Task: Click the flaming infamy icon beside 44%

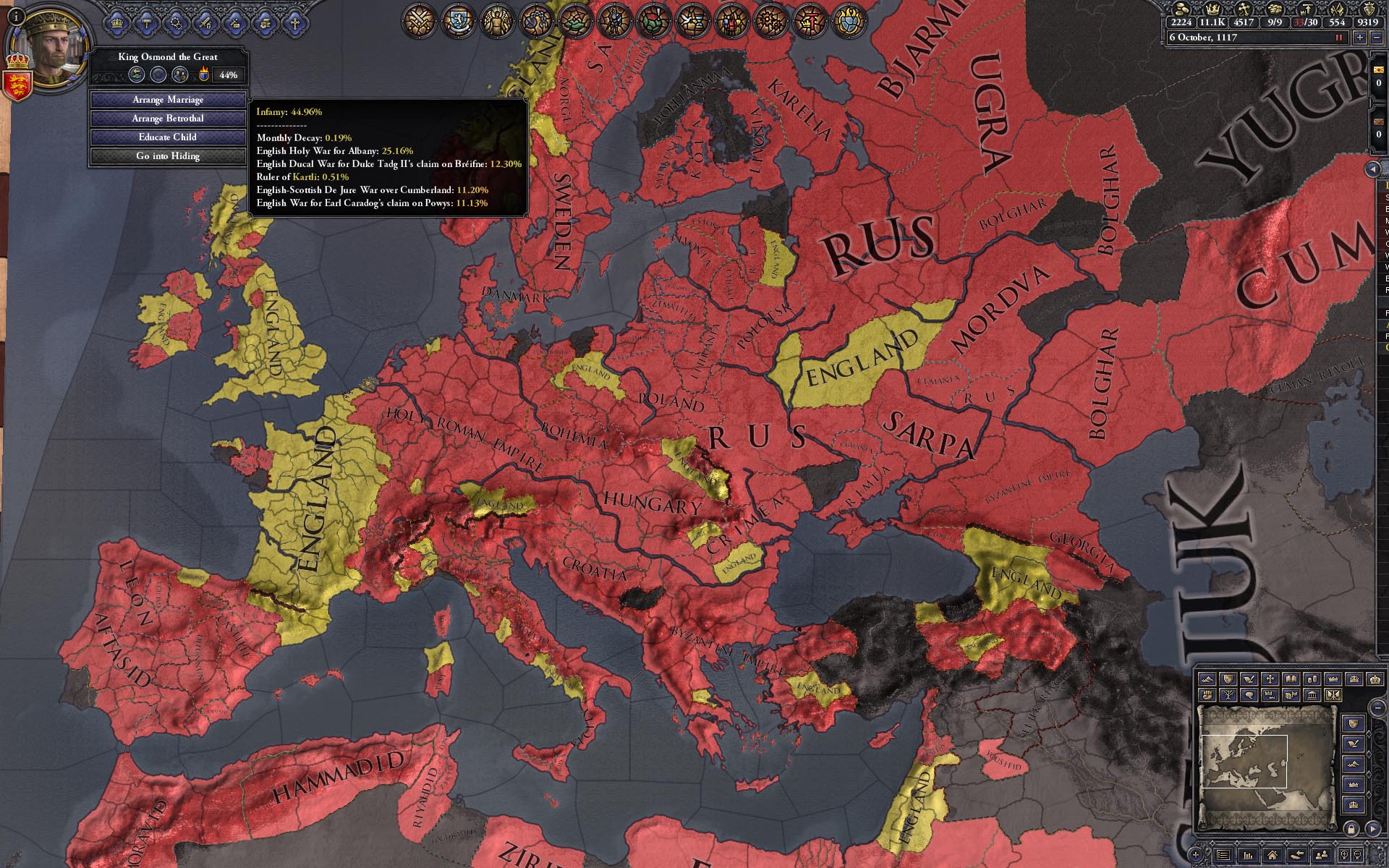Action: 205,74
